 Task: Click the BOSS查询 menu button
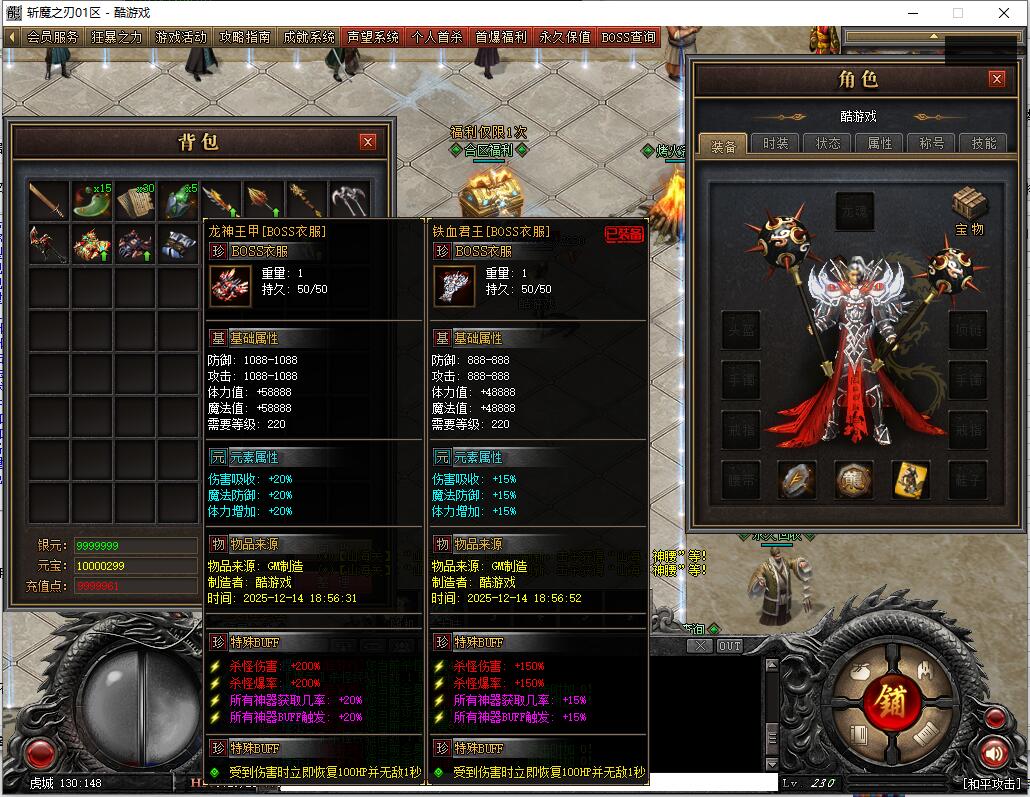point(629,37)
